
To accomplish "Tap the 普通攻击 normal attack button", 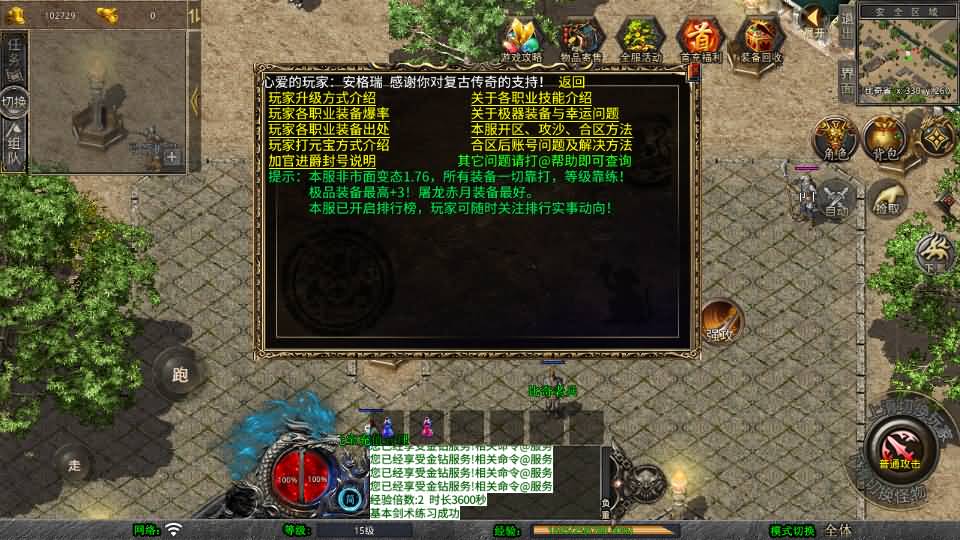I will coord(901,443).
